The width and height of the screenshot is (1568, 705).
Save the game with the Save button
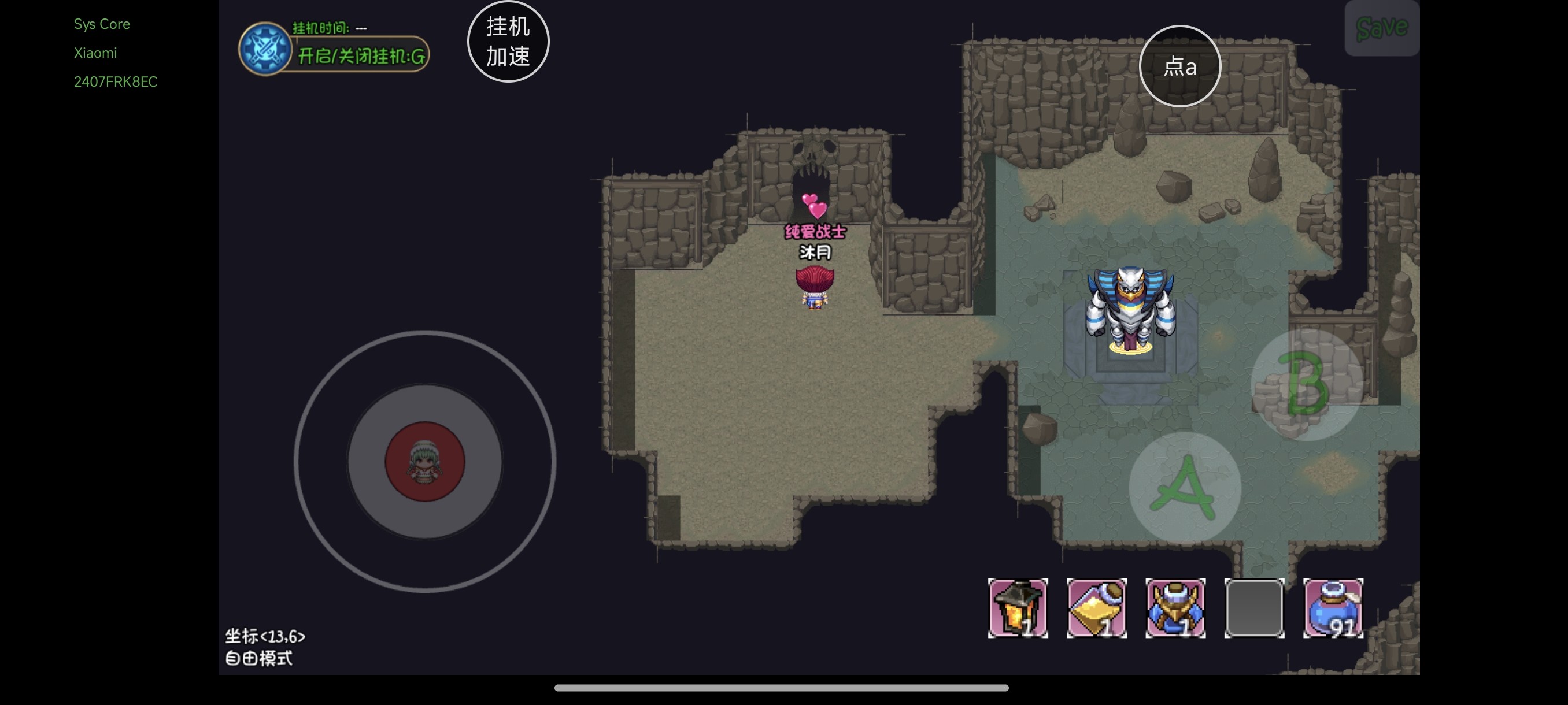(x=1381, y=28)
